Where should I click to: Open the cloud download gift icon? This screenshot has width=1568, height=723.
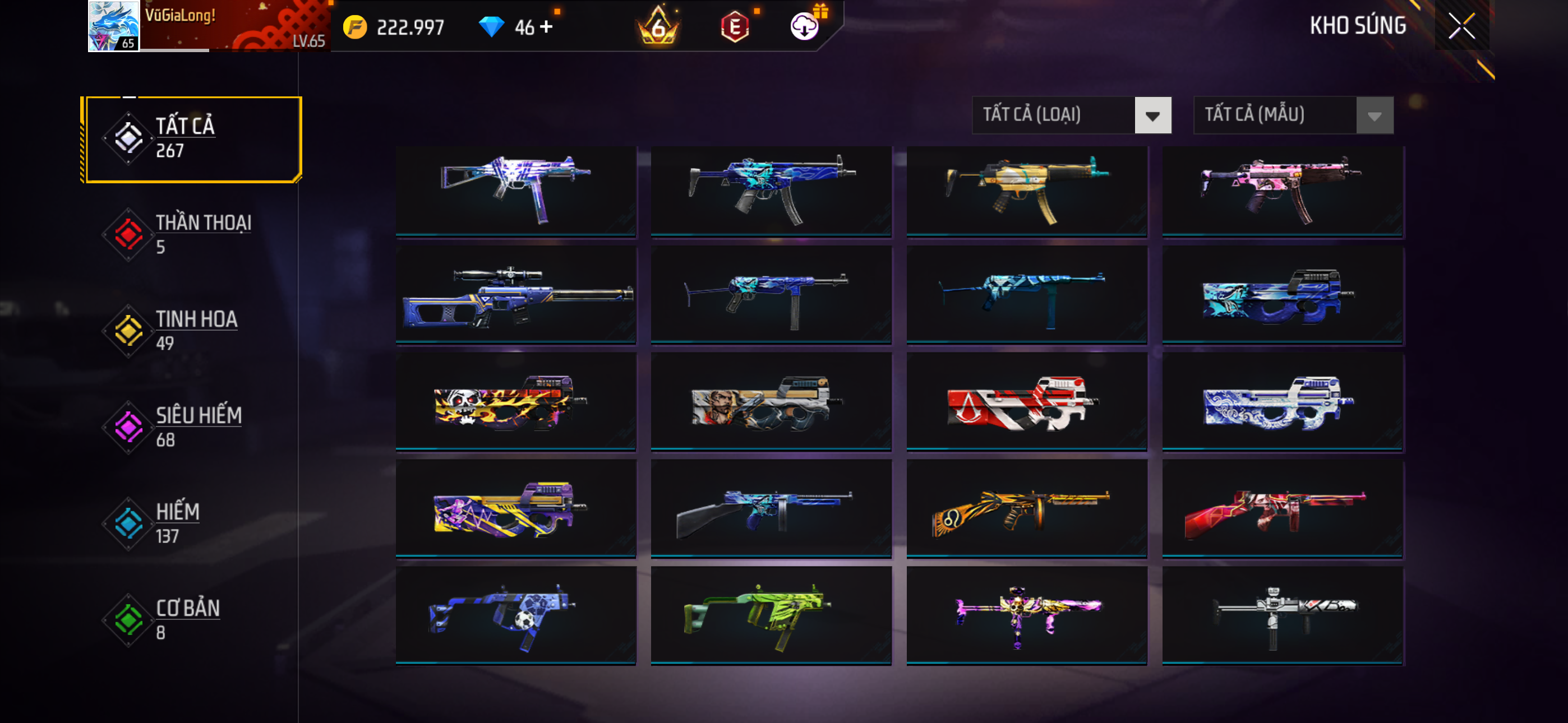point(805,26)
